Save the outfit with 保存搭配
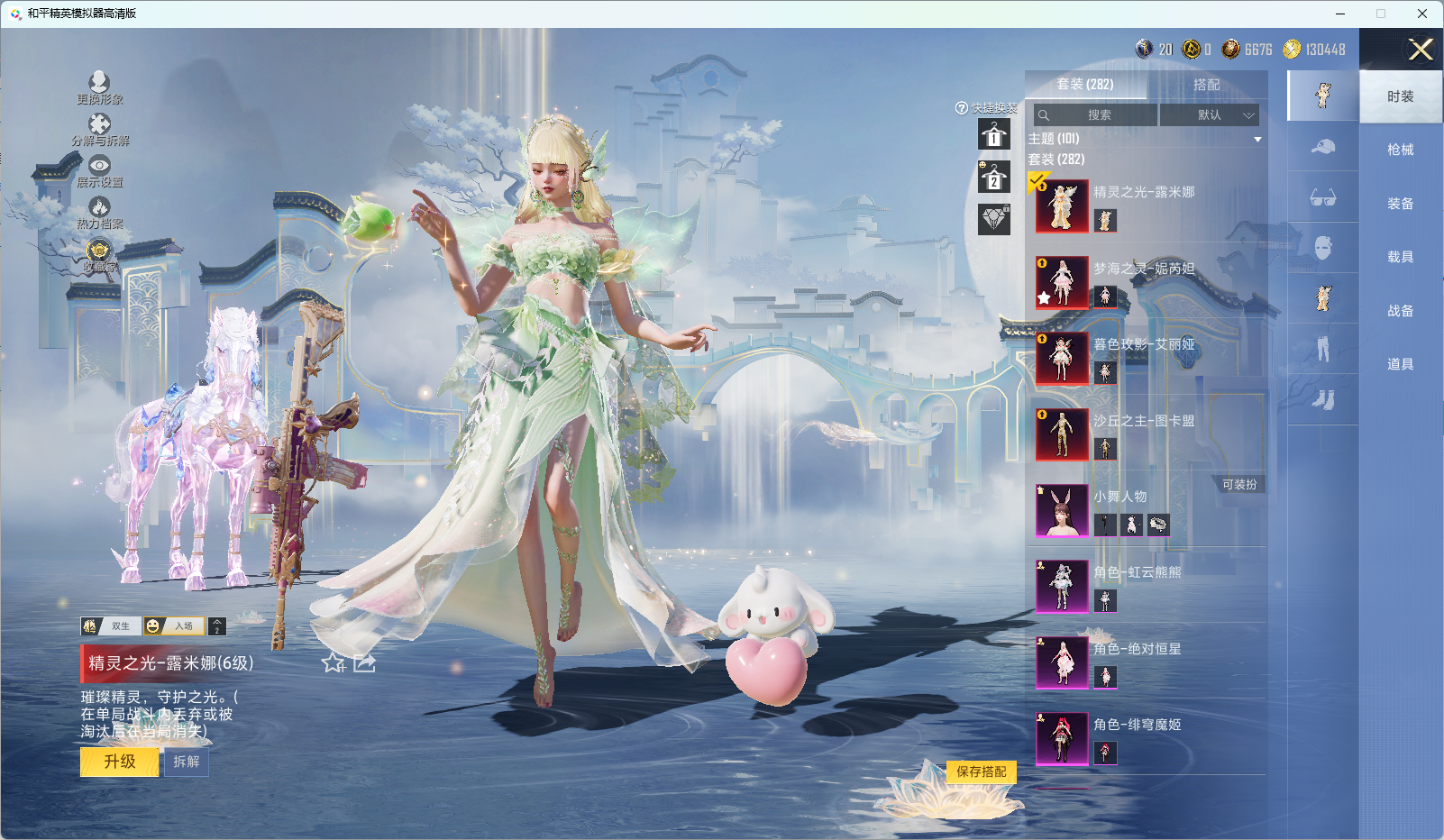This screenshot has height=840, width=1444. pos(981,772)
